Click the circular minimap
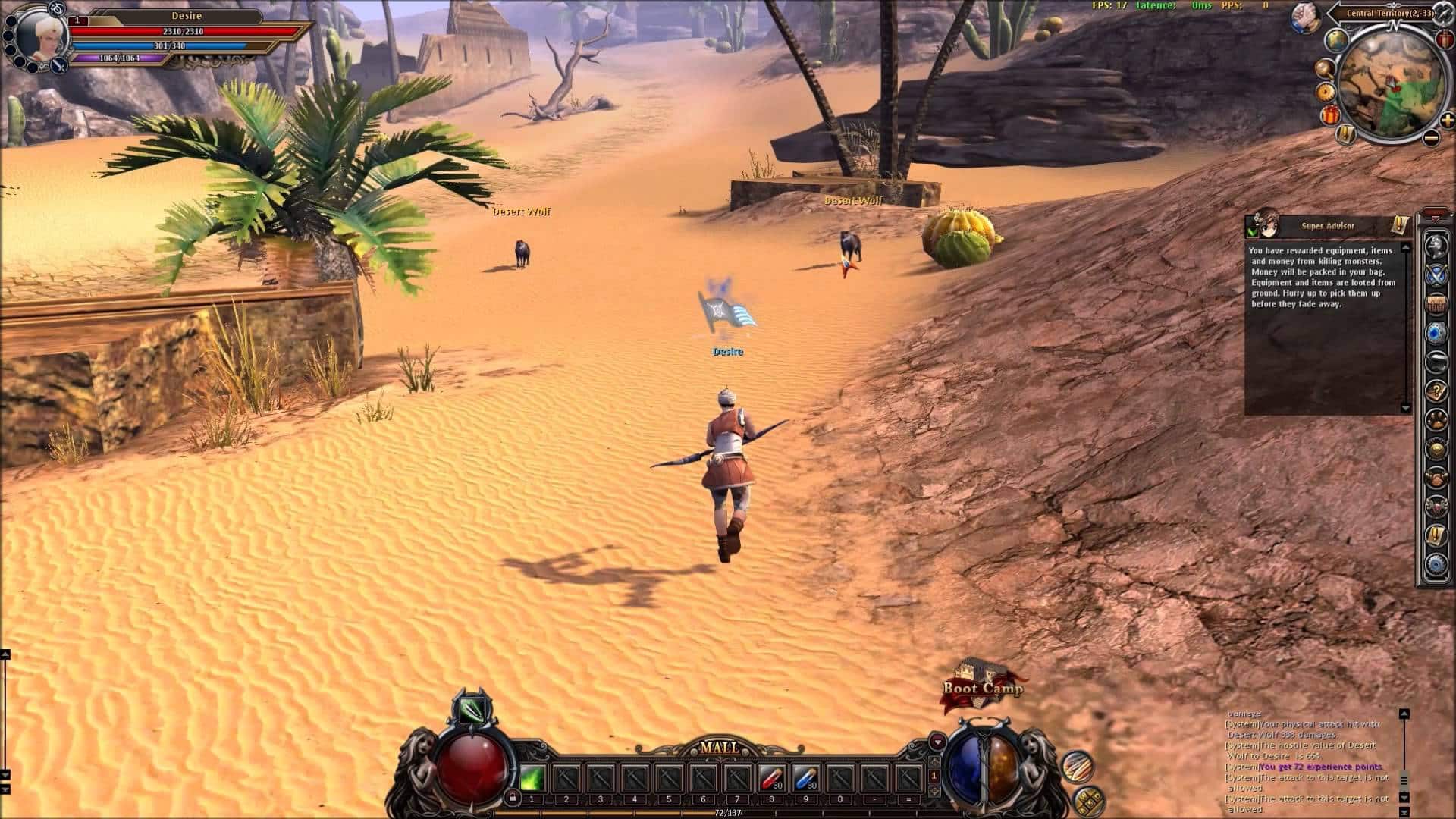Image resolution: width=1456 pixels, height=819 pixels. point(1389,83)
